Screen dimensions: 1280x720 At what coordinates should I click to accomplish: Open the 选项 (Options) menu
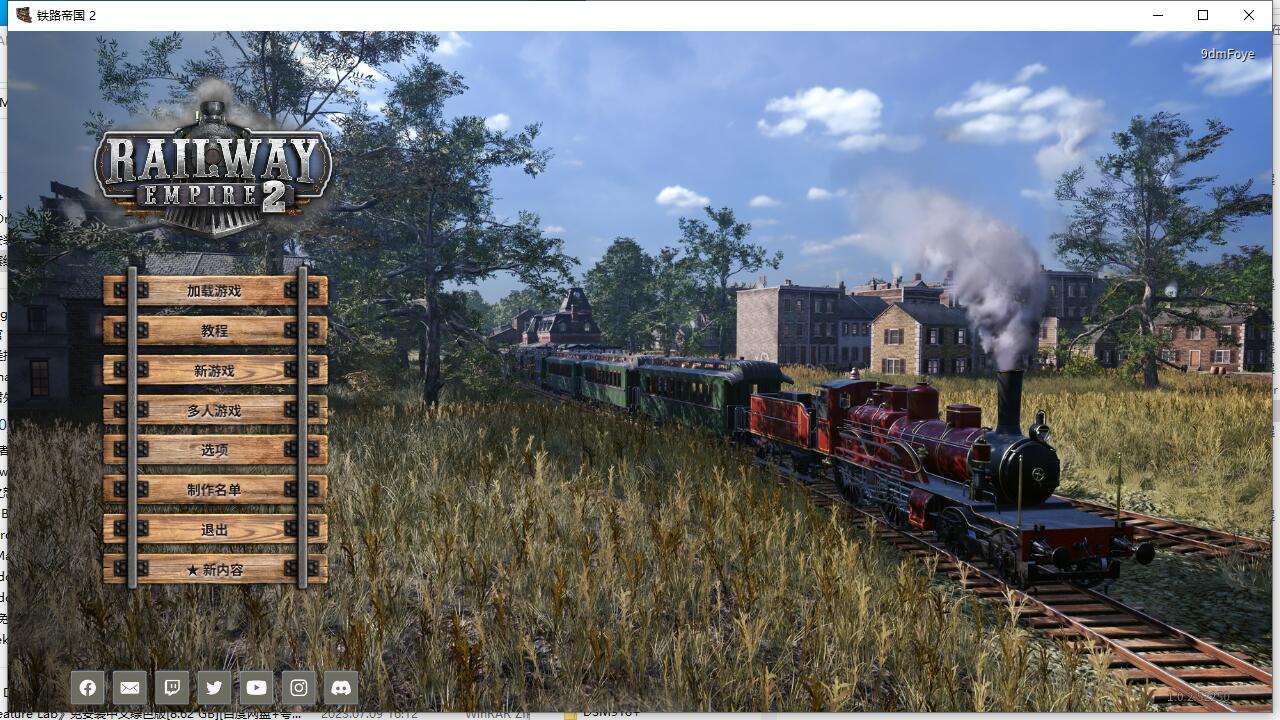tap(215, 450)
